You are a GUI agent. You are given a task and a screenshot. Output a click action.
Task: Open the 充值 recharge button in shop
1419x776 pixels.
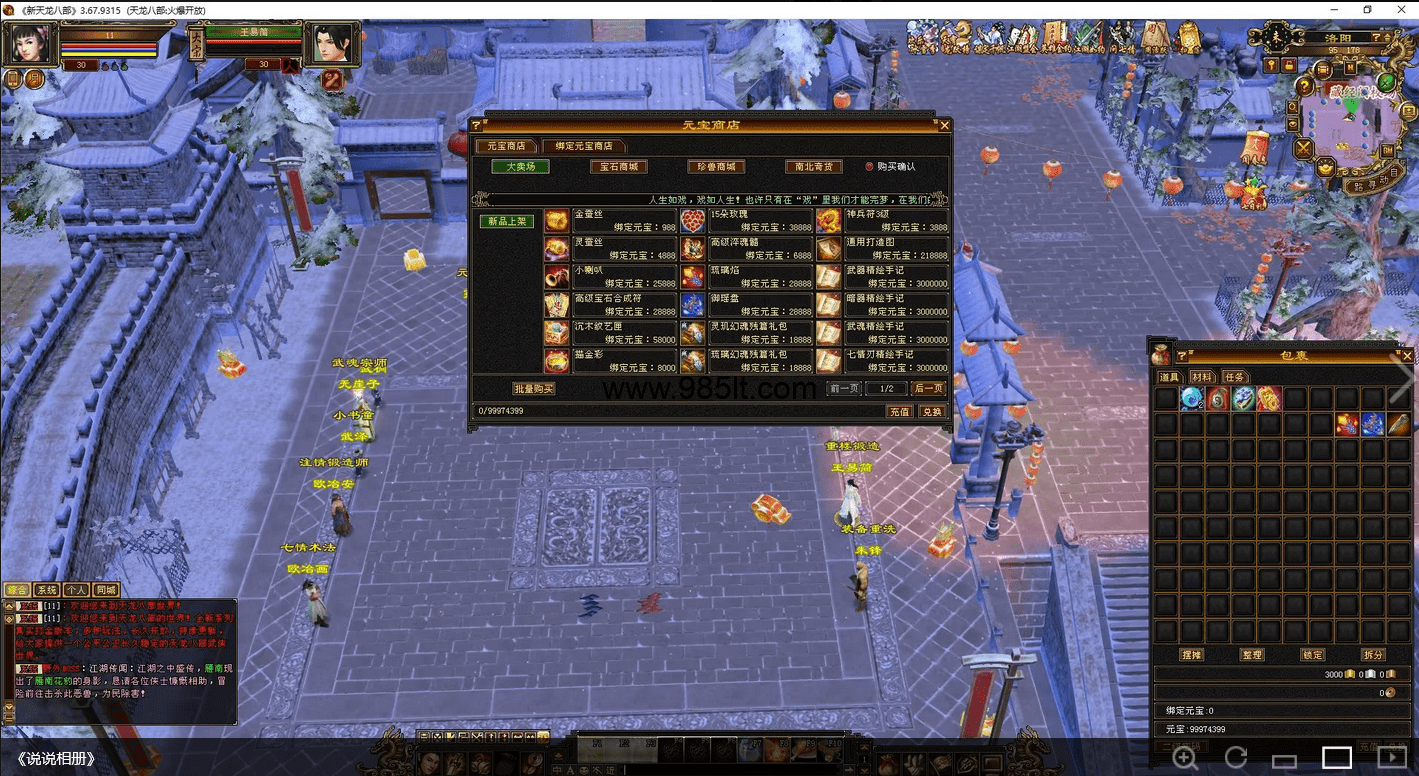(899, 411)
